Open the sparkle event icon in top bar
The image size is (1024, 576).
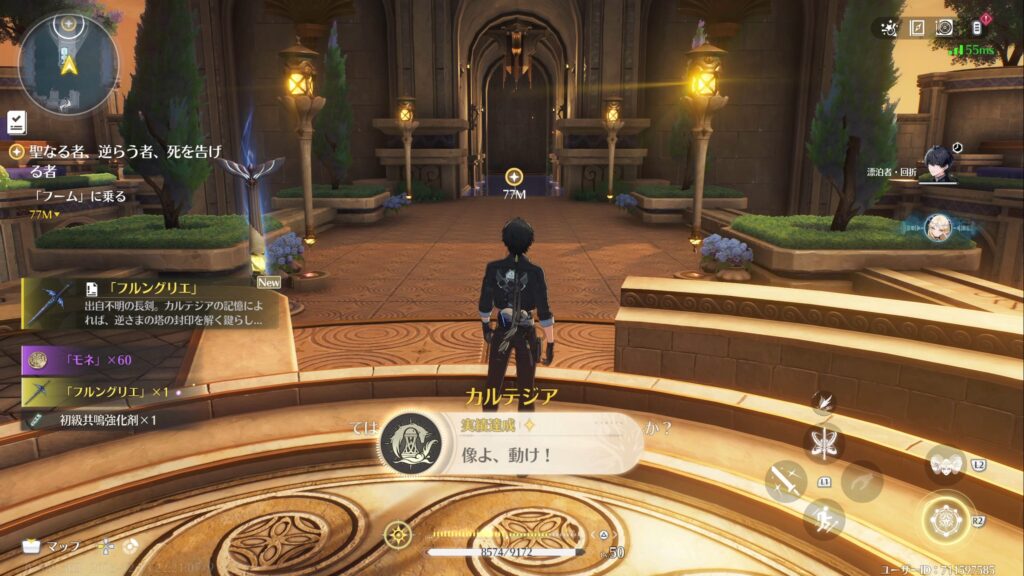point(889,28)
